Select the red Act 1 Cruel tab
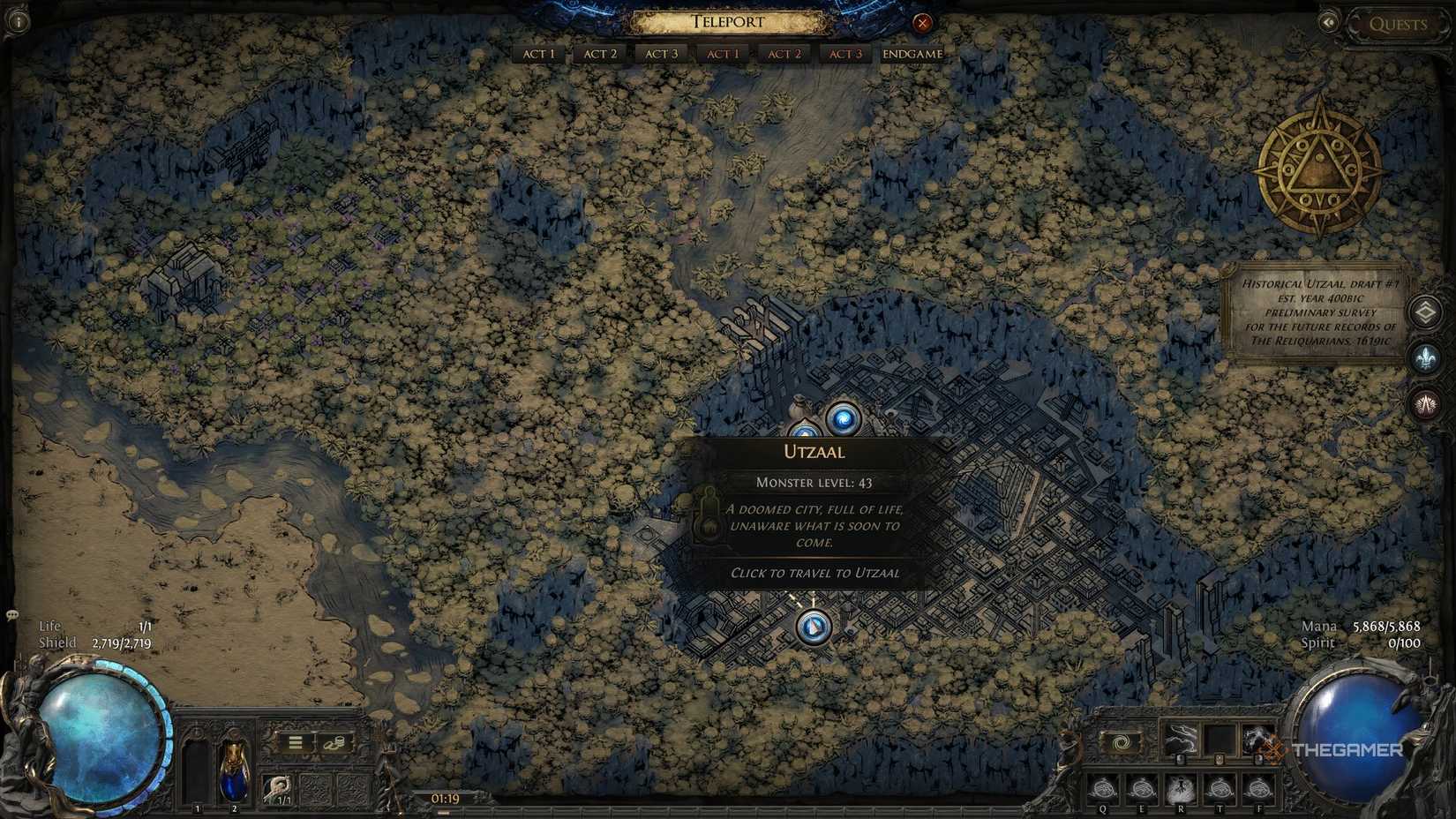 (x=723, y=54)
